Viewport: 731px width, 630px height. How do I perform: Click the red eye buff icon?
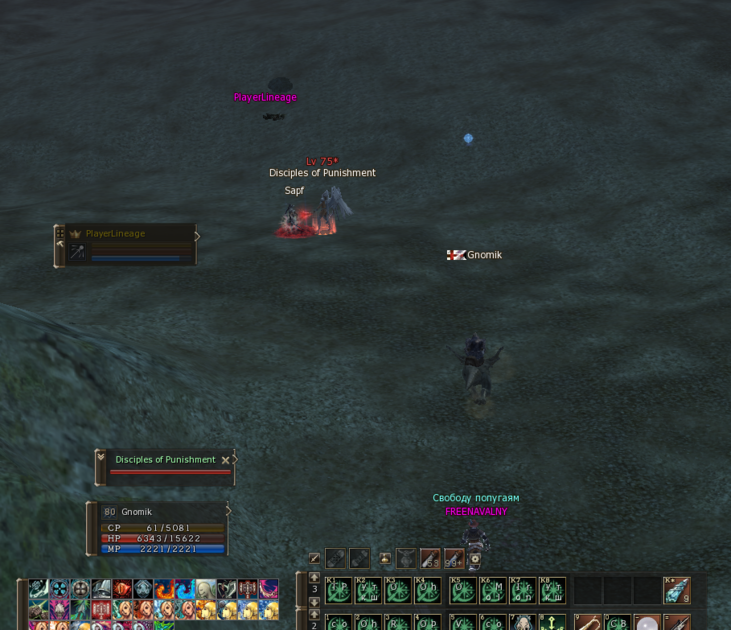click(x=122, y=590)
